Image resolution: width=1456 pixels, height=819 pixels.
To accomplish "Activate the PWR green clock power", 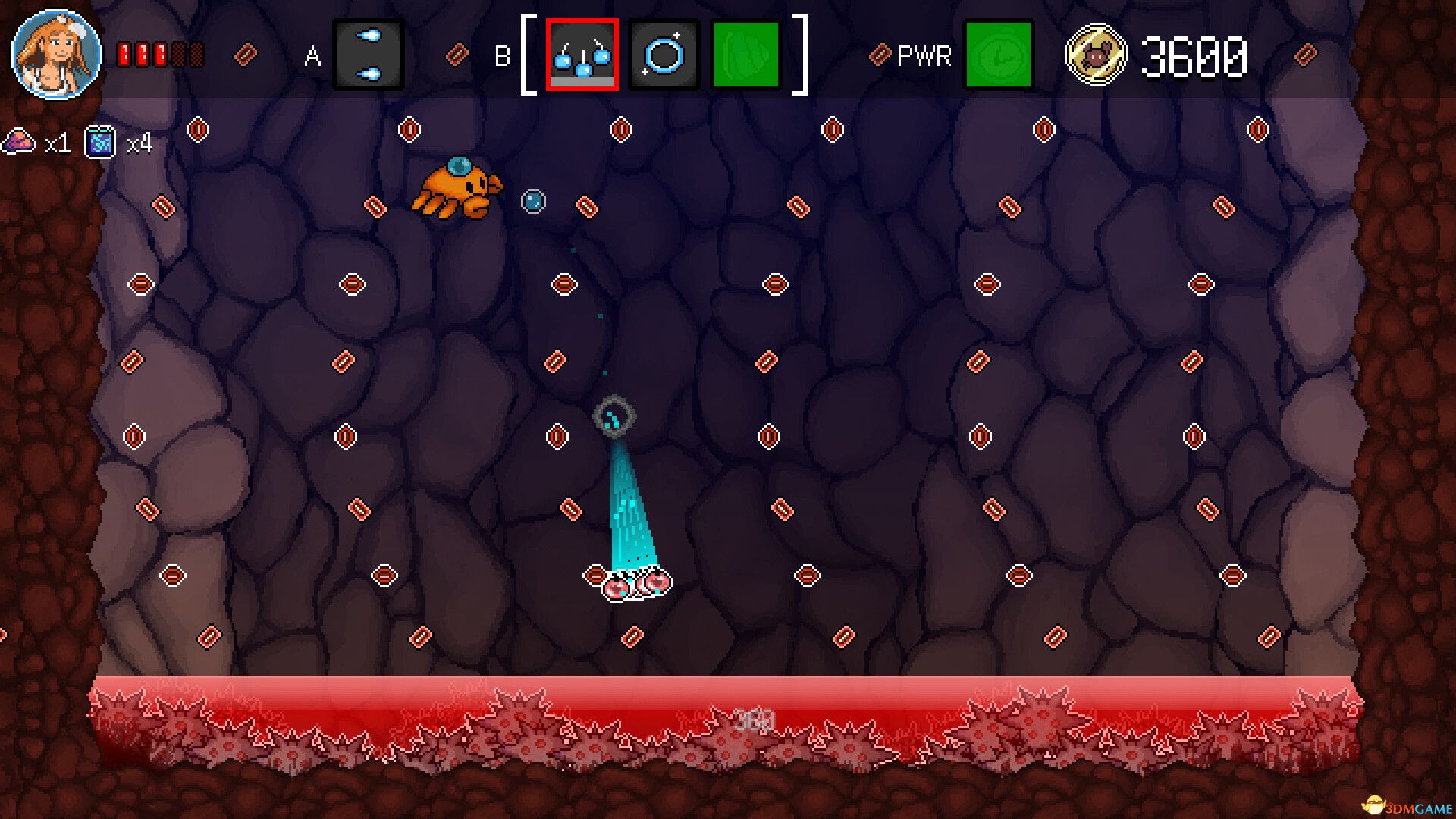I will [998, 55].
